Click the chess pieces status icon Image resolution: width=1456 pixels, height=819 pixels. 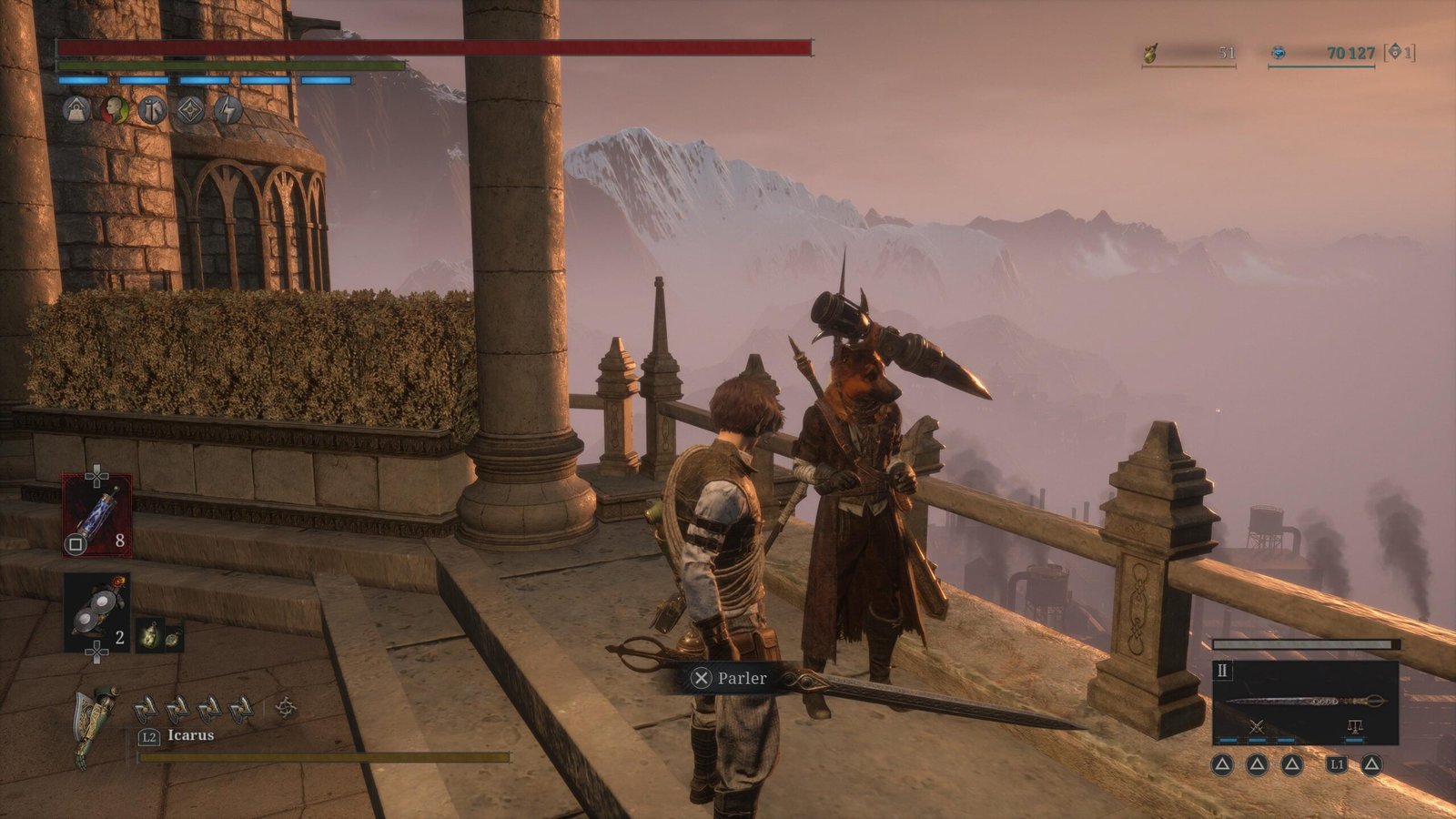152,110
